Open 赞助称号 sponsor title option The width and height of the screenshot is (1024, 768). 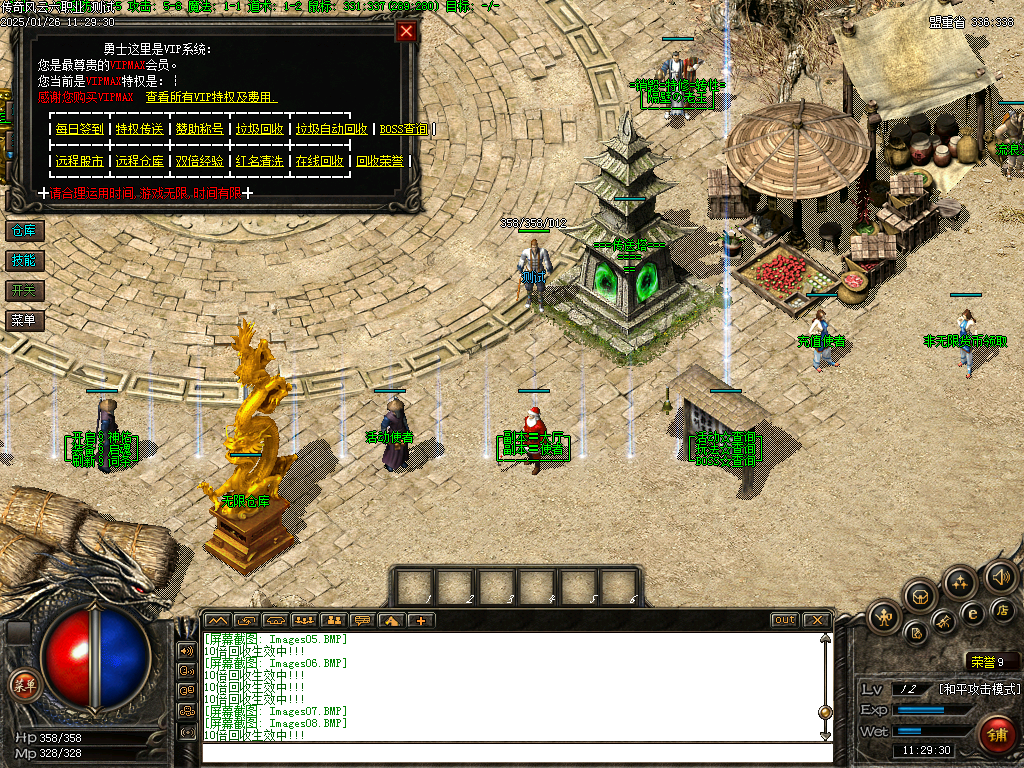coord(199,129)
